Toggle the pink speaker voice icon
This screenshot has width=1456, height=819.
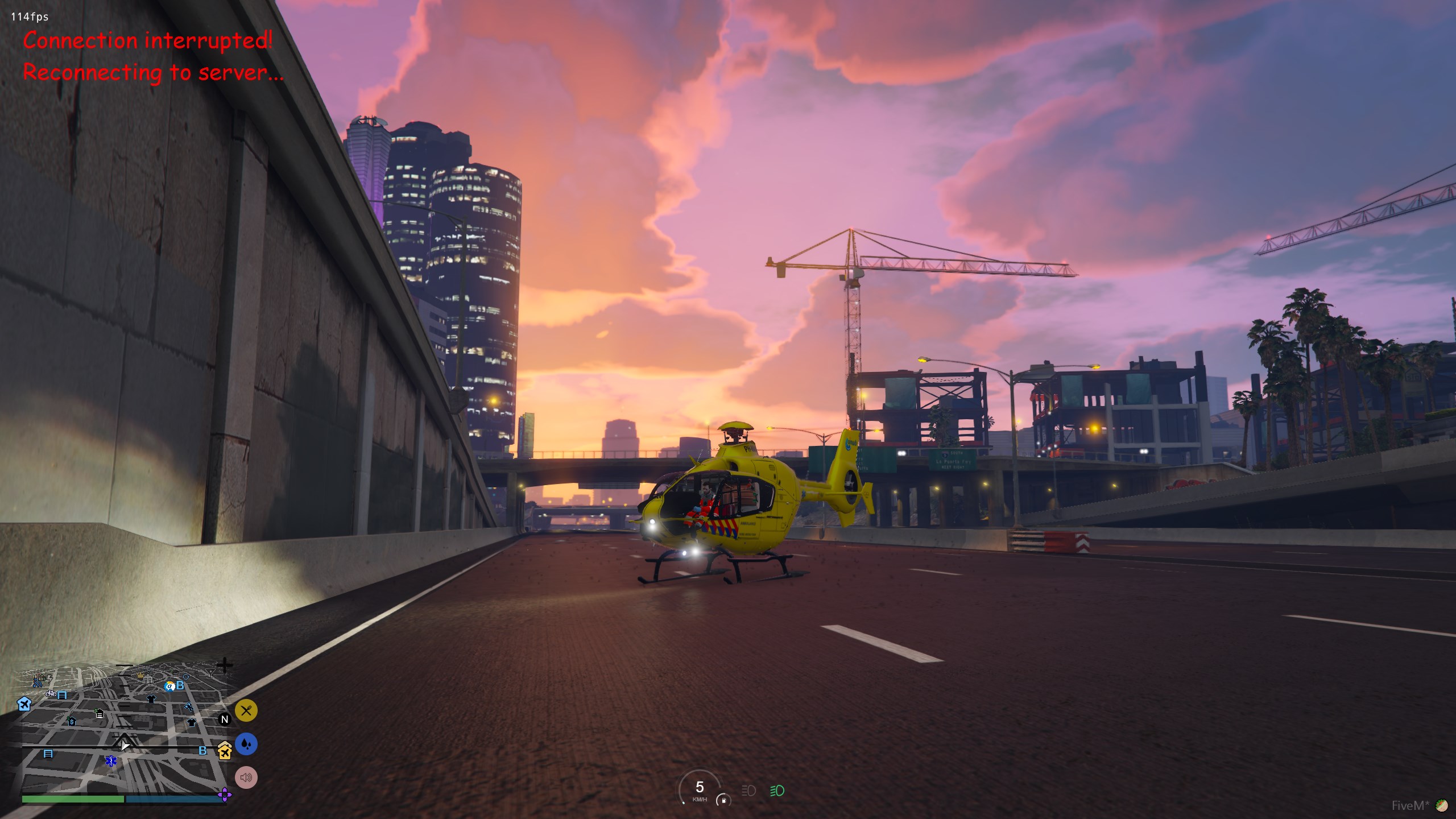point(246,777)
